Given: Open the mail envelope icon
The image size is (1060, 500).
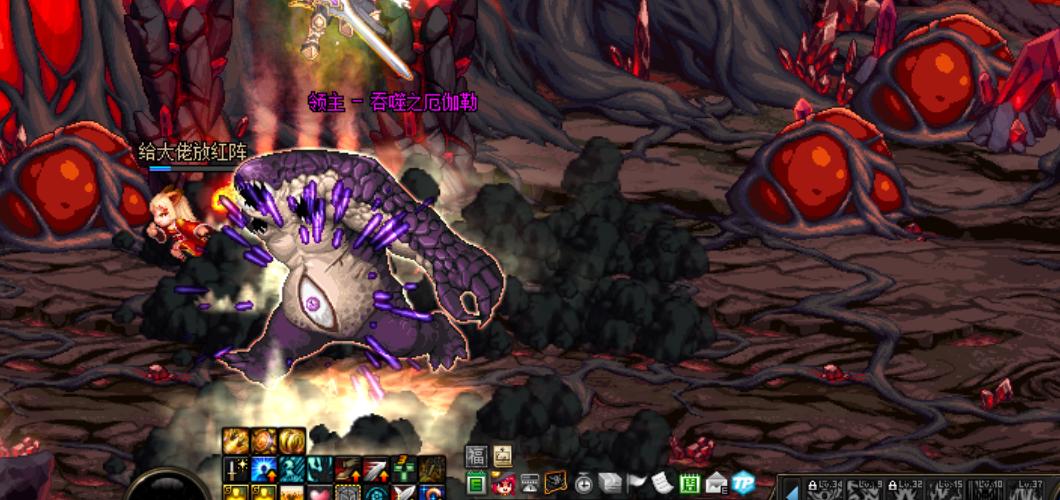Looking at the screenshot, I should coord(716,484).
